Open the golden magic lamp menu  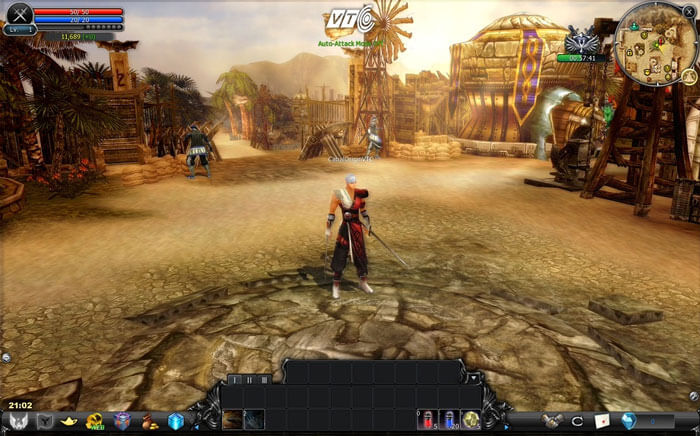click(71, 421)
